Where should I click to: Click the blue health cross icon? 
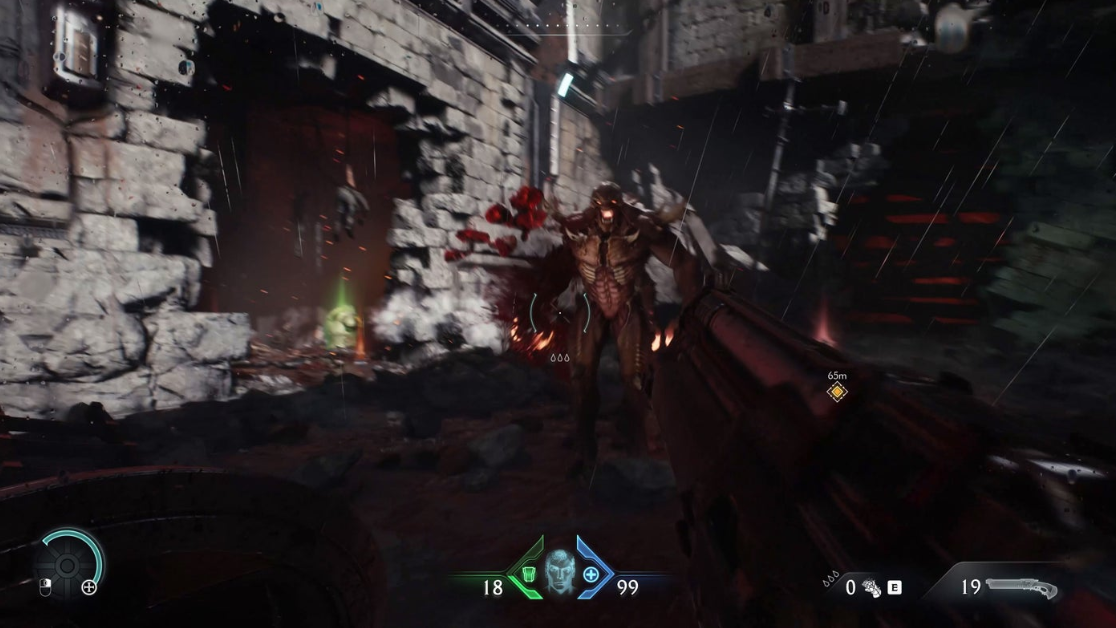point(591,575)
